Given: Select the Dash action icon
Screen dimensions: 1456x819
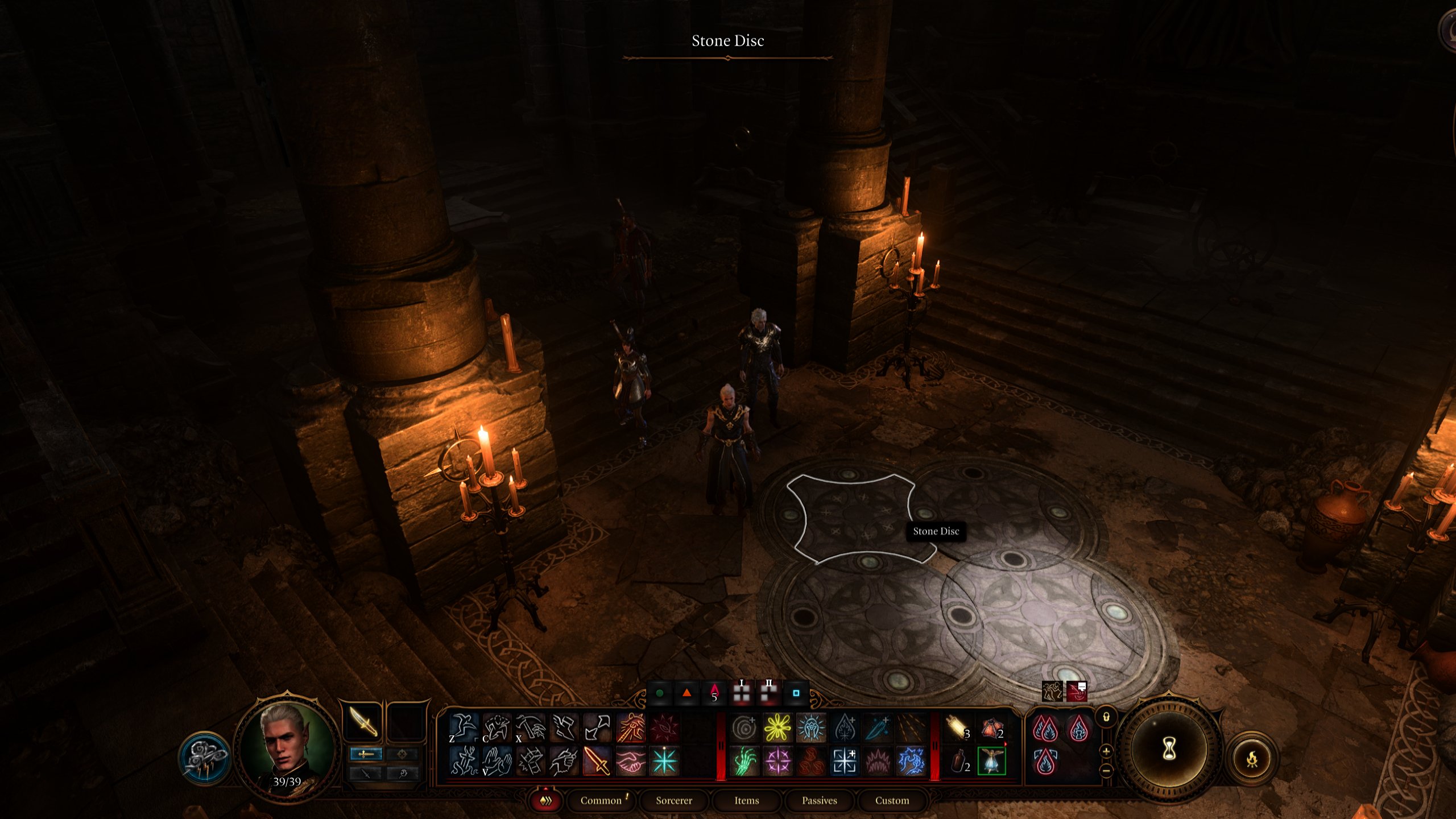Looking at the screenshot, I should pos(598,728).
